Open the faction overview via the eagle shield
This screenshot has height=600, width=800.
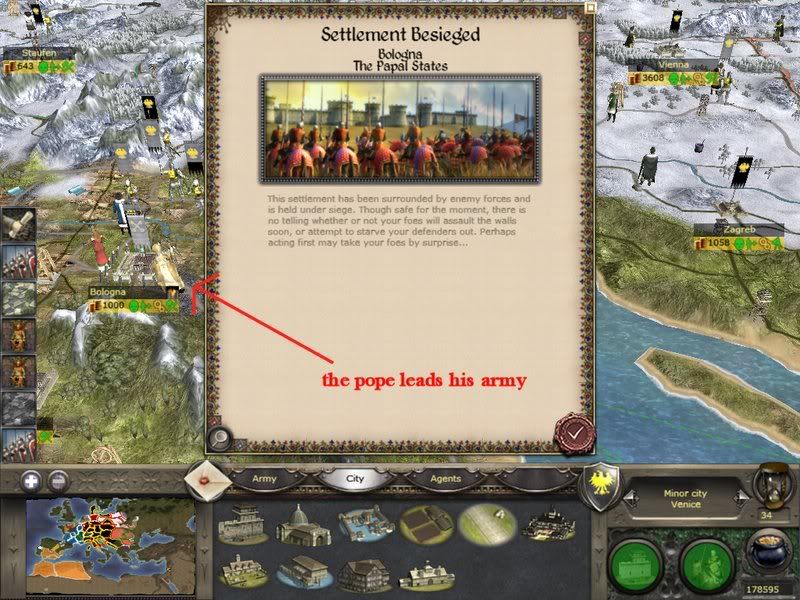(x=603, y=479)
